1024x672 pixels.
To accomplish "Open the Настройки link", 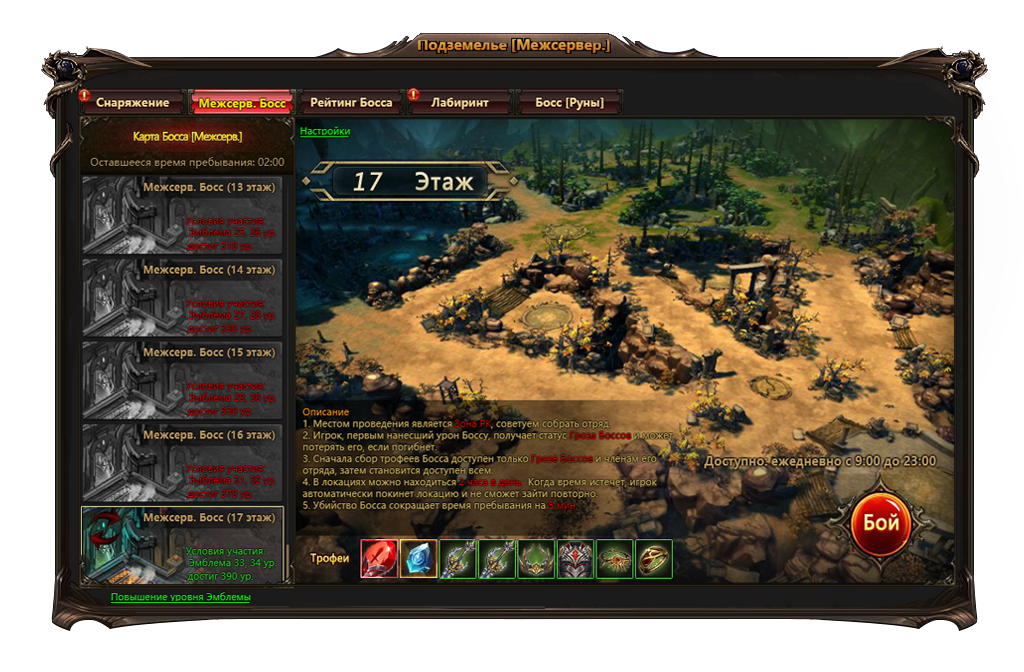I will click(x=325, y=131).
